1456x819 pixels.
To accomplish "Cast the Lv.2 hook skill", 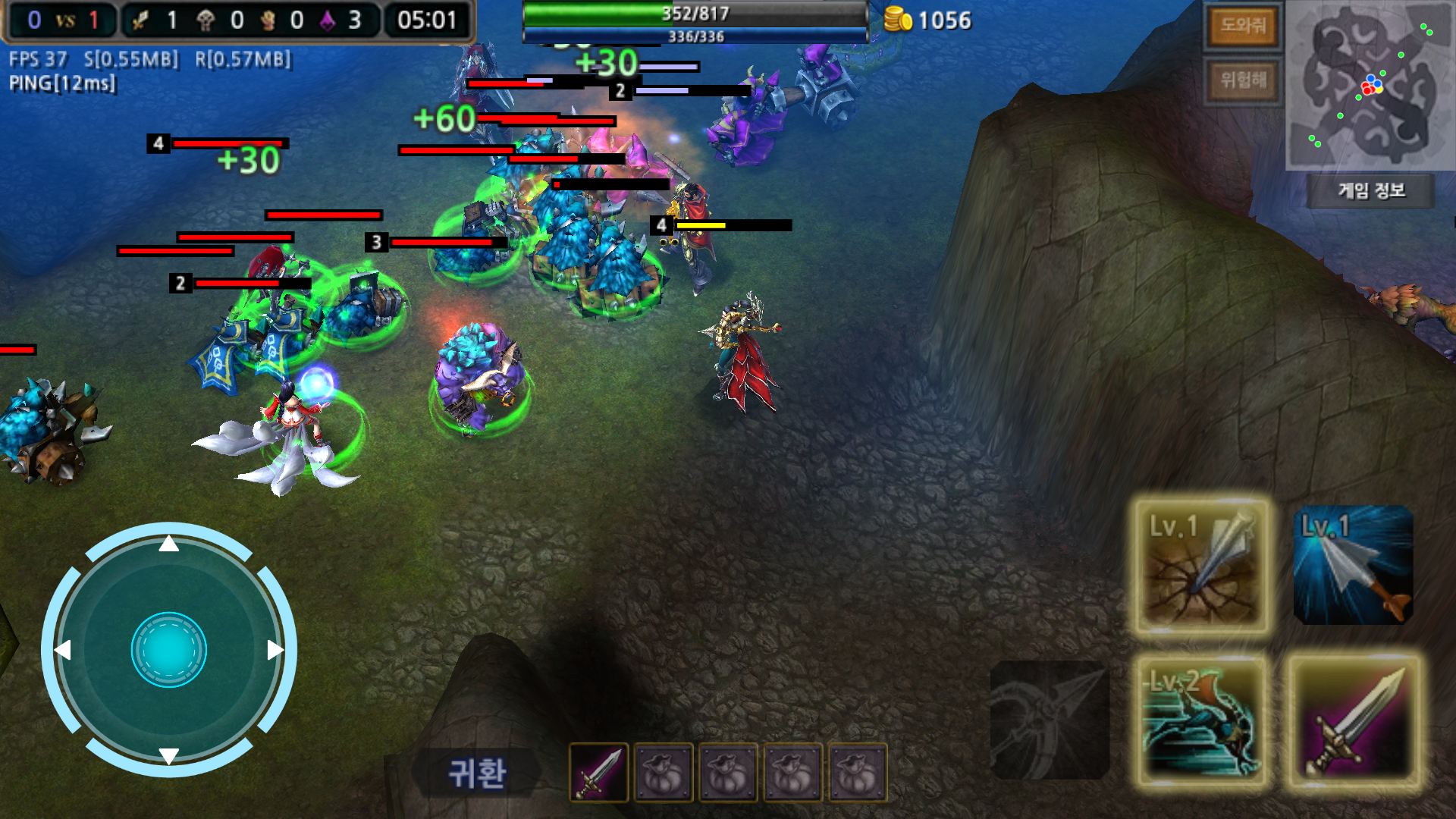I will [1204, 720].
